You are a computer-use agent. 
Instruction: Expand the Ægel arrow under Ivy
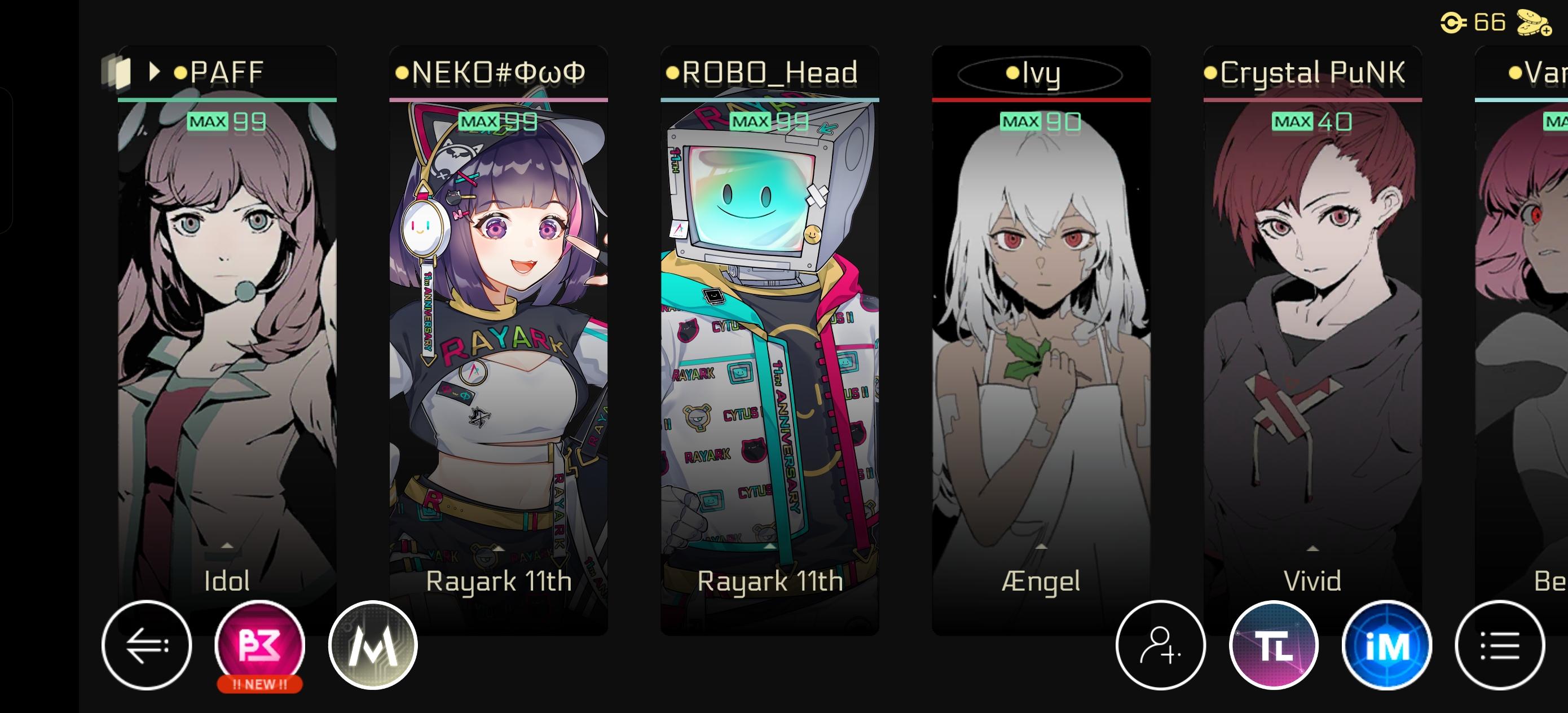click(1041, 547)
